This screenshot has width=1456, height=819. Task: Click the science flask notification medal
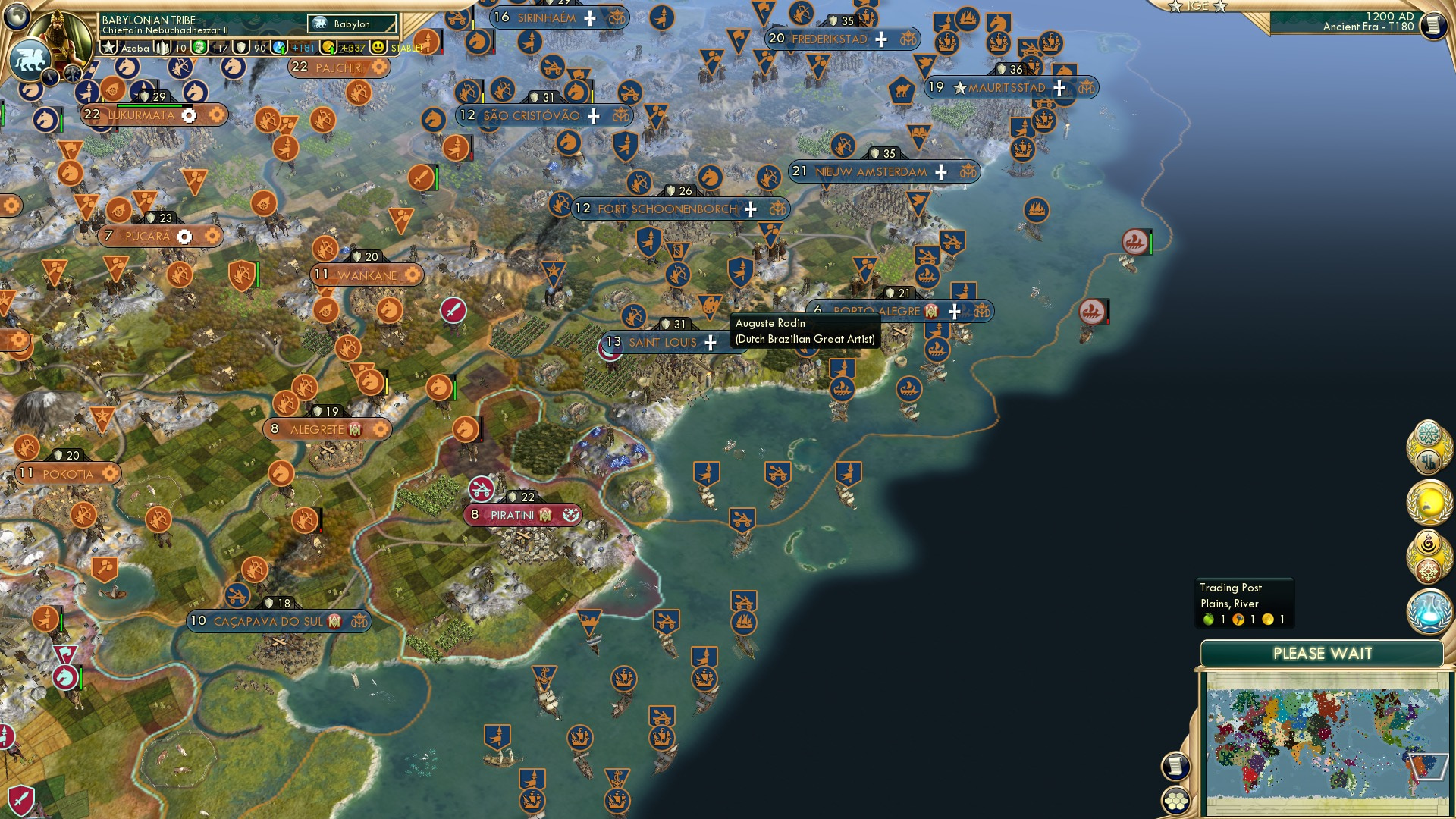[1429, 612]
